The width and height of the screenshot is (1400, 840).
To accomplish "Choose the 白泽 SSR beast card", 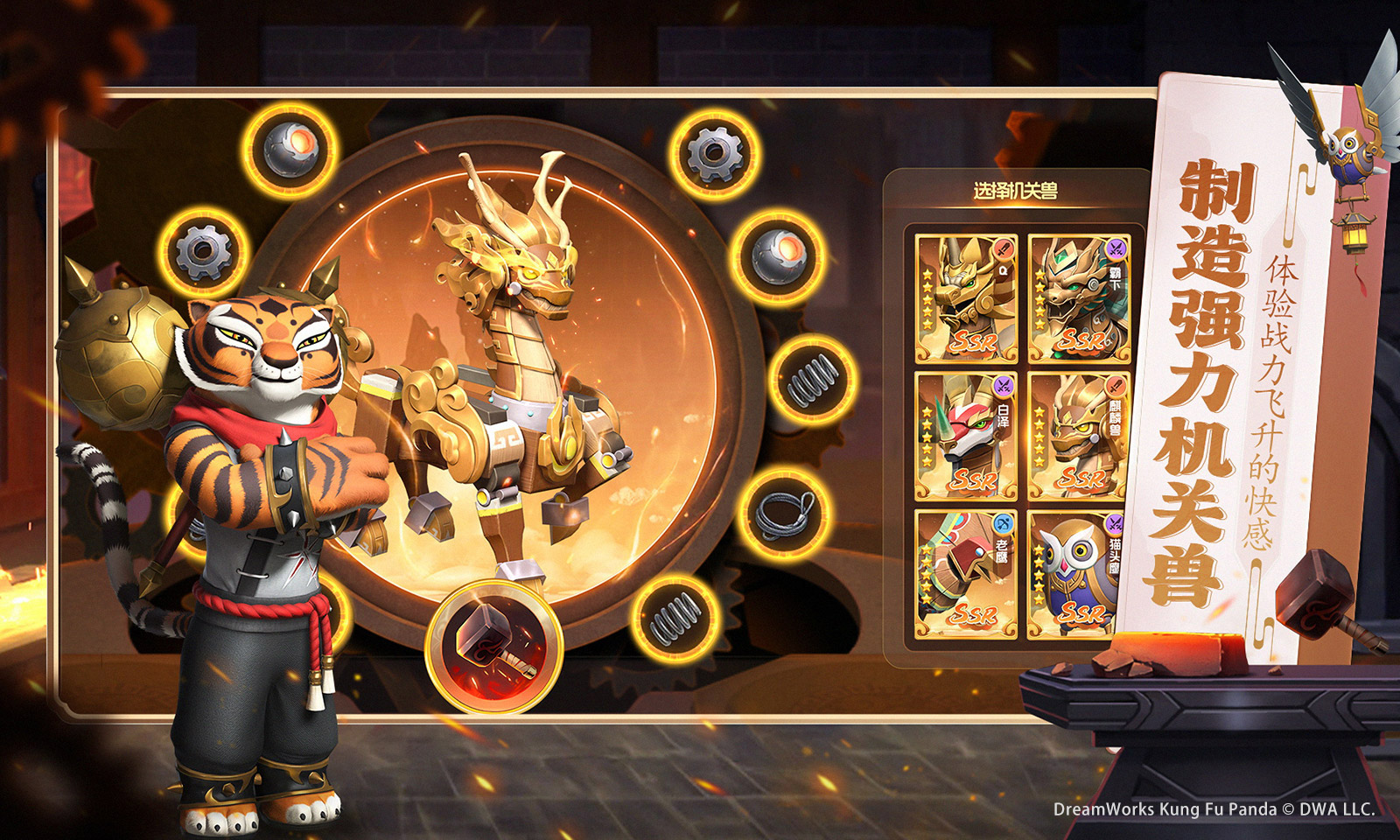I will [967, 436].
